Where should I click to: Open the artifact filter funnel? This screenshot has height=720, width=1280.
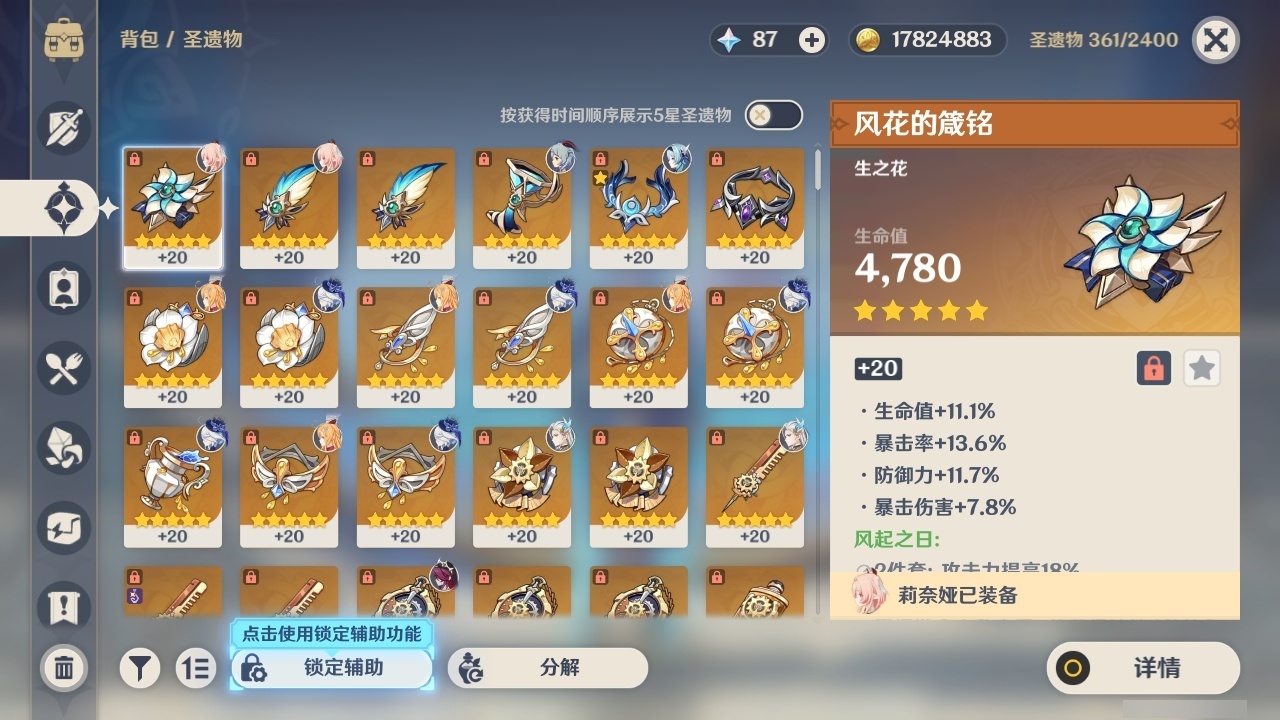click(x=140, y=668)
